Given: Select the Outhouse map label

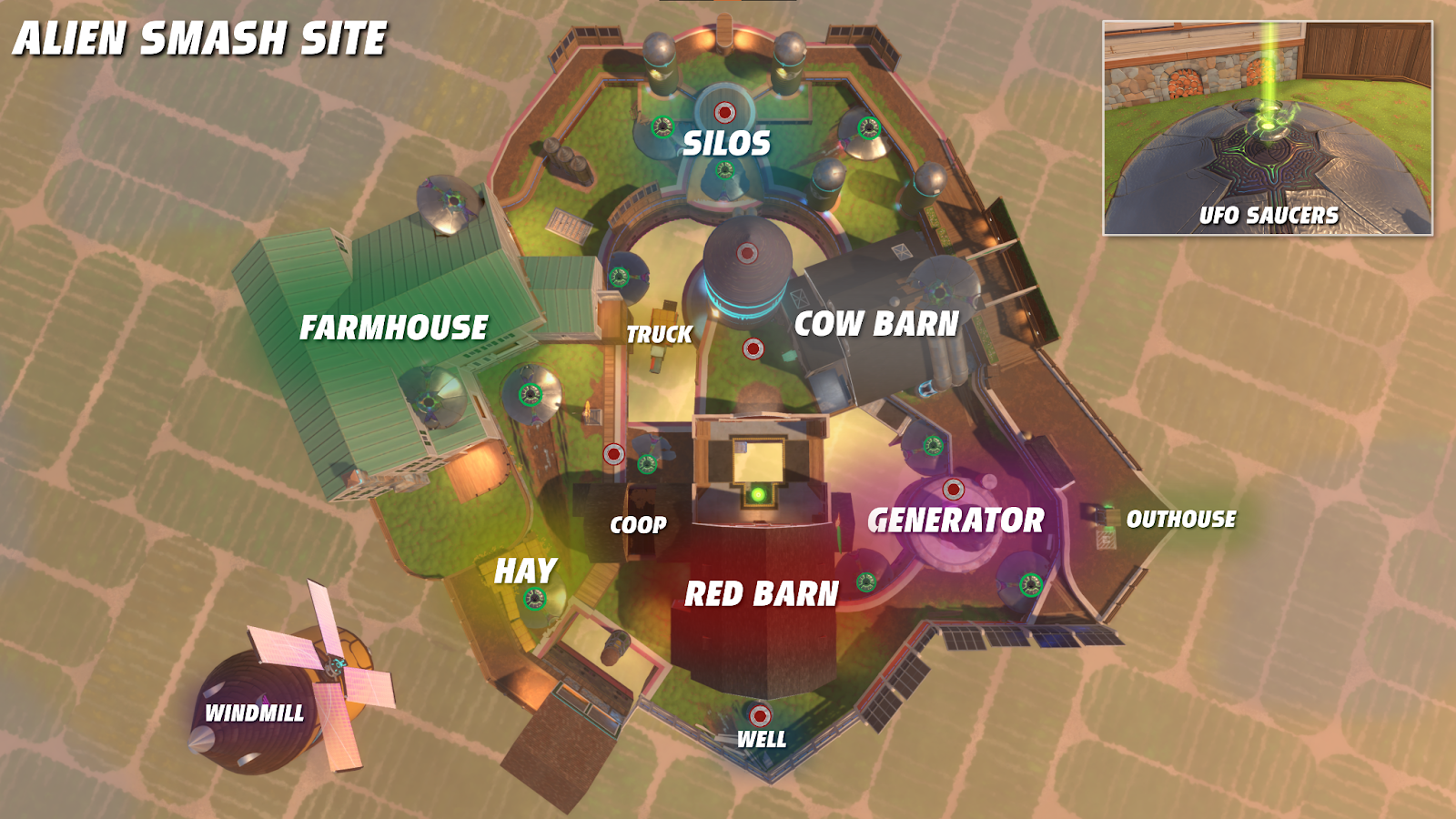Looking at the screenshot, I should [x=1181, y=520].
